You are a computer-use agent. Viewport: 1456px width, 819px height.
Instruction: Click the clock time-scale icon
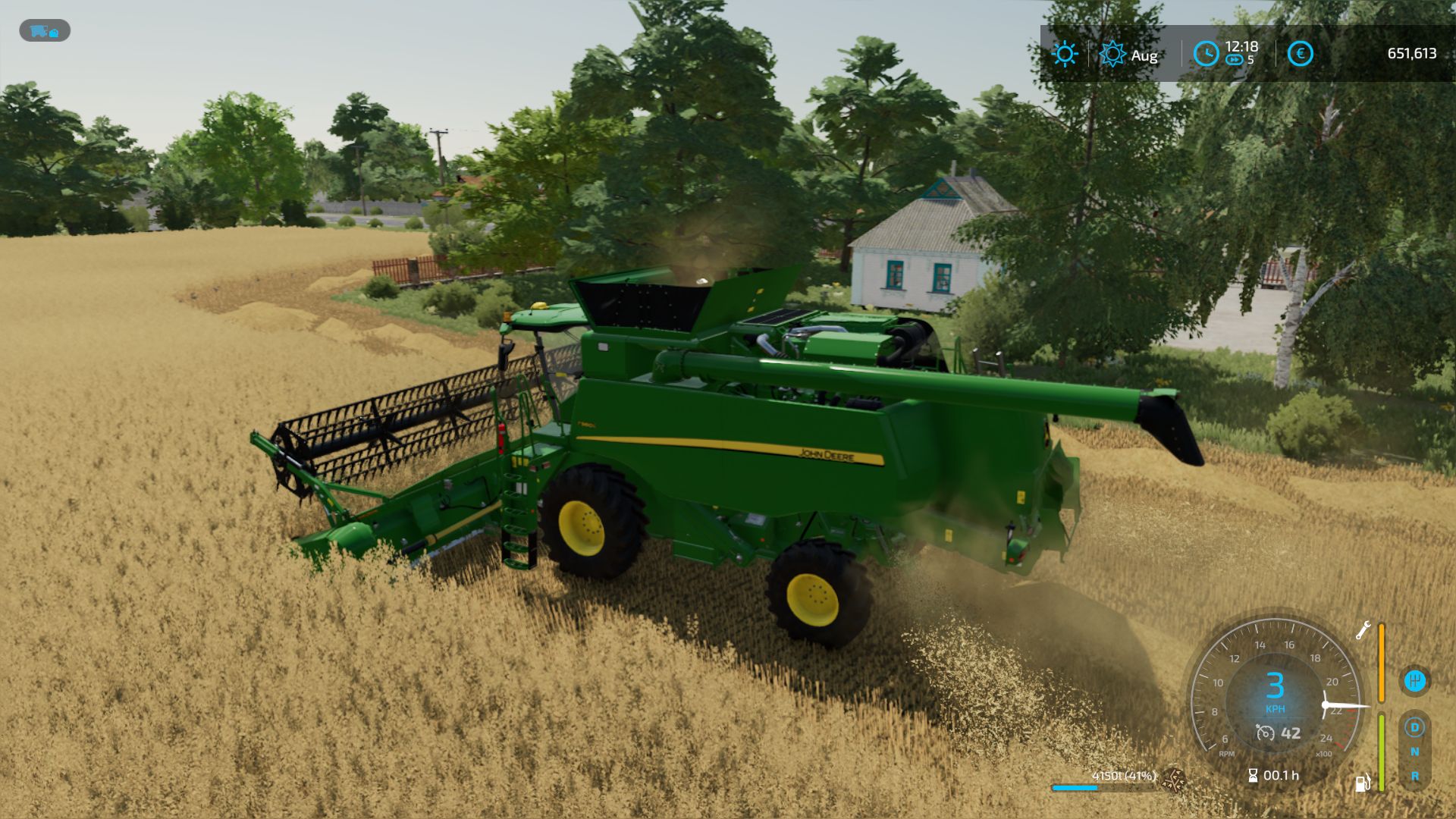[x=1206, y=54]
